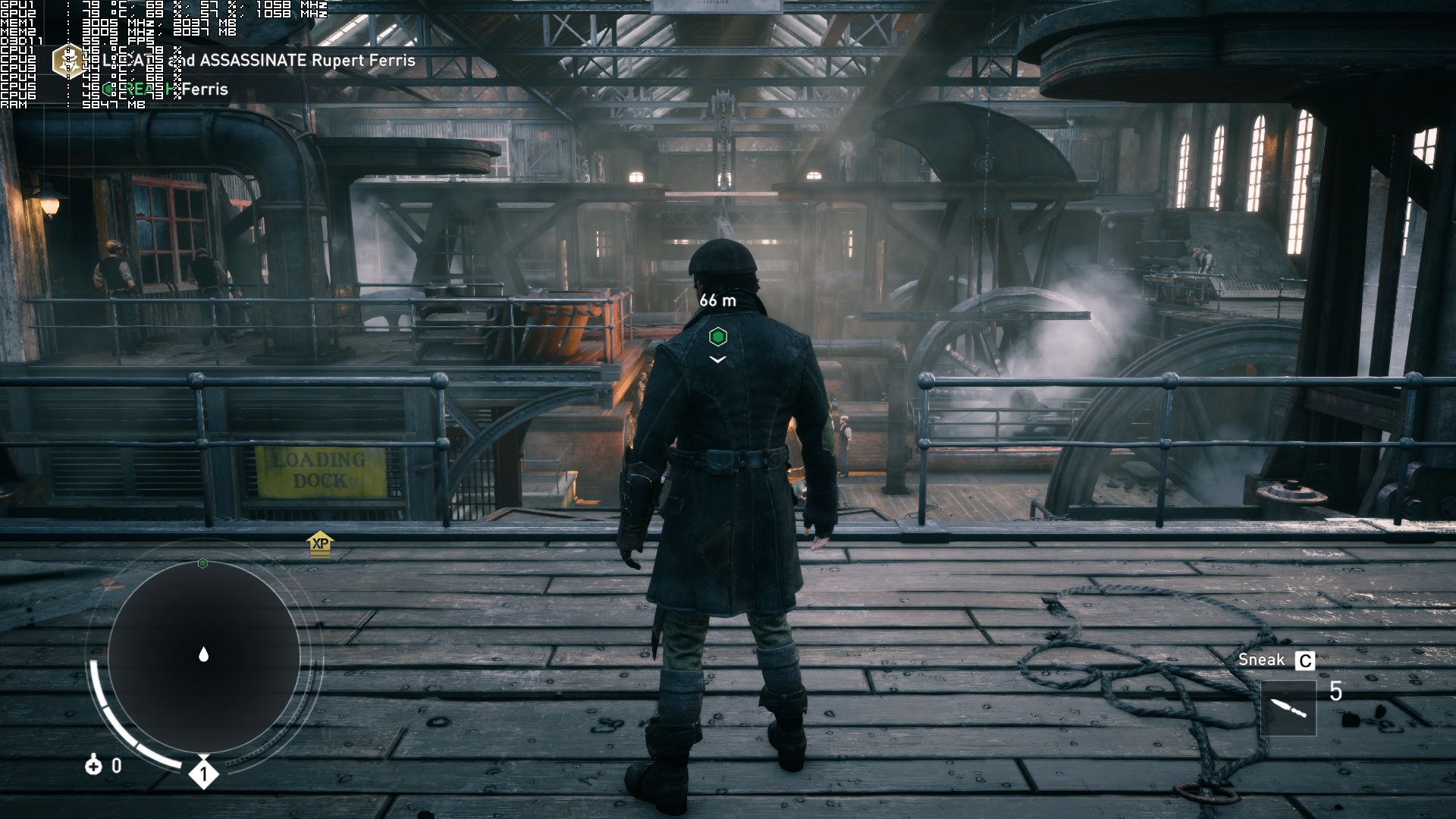Viewport: 1456px width, 819px height.
Task: Click the yellow XP marker icon
Action: point(318,544)
